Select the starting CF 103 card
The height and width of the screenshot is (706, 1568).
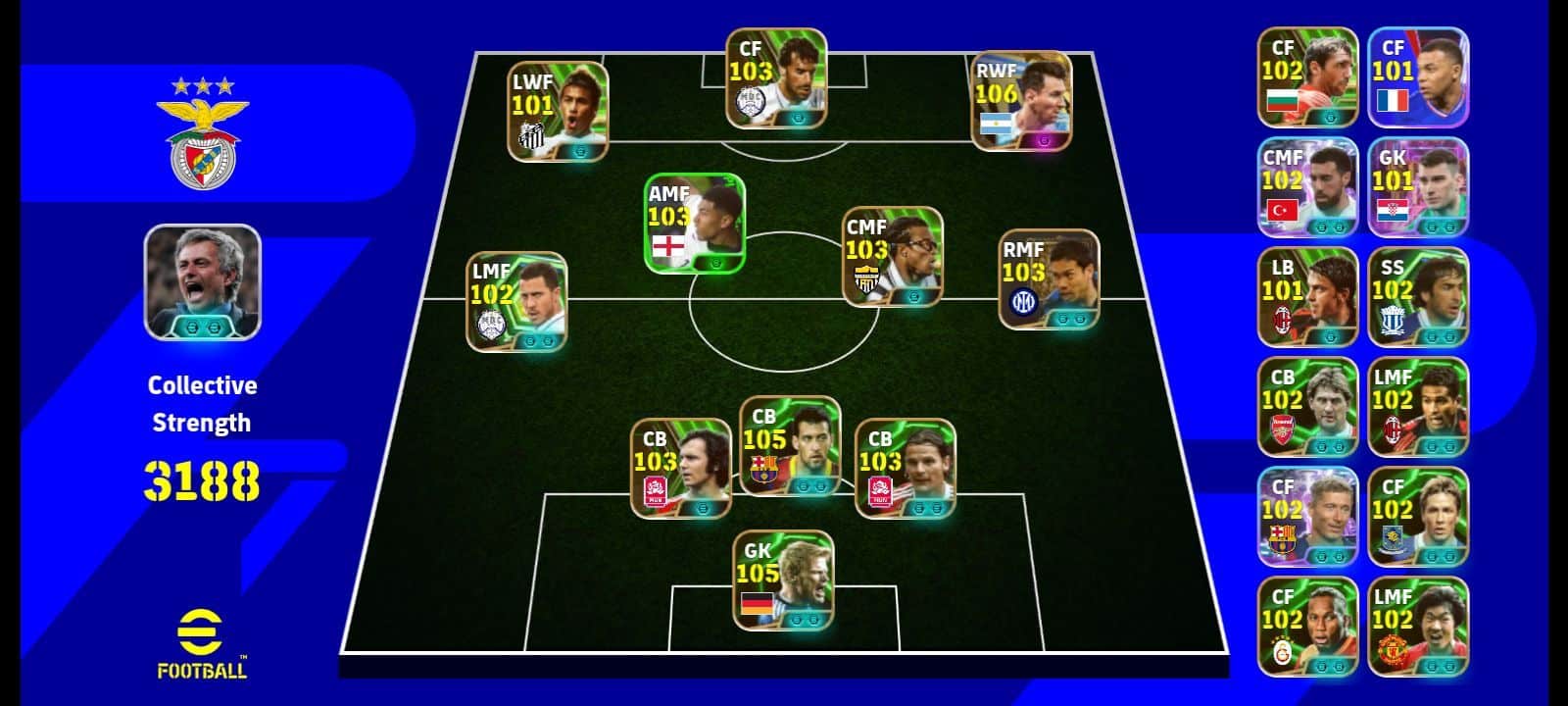click(776, 78)
